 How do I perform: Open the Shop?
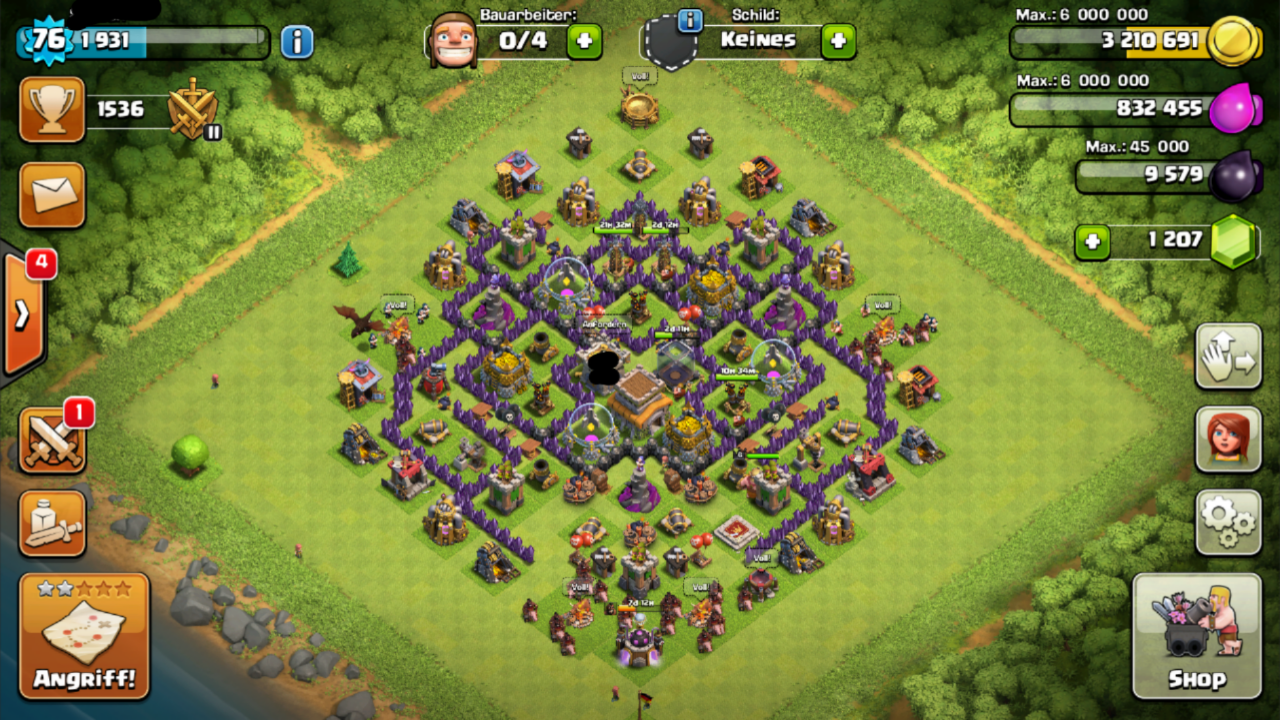click(1196, 636)
